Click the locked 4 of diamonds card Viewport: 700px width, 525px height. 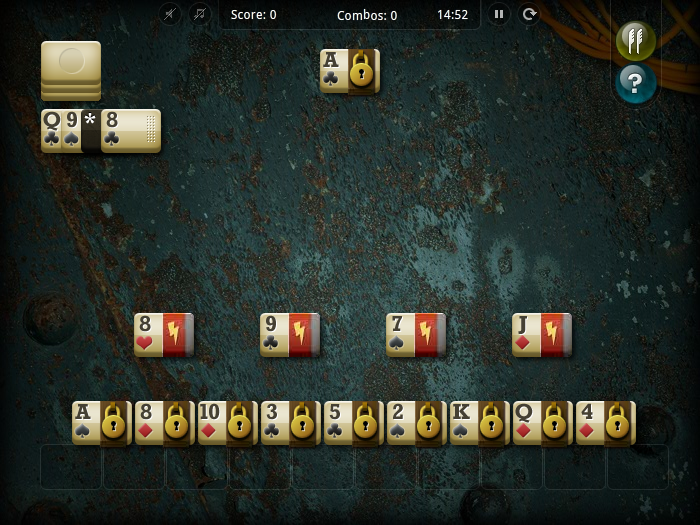(606, 423)
